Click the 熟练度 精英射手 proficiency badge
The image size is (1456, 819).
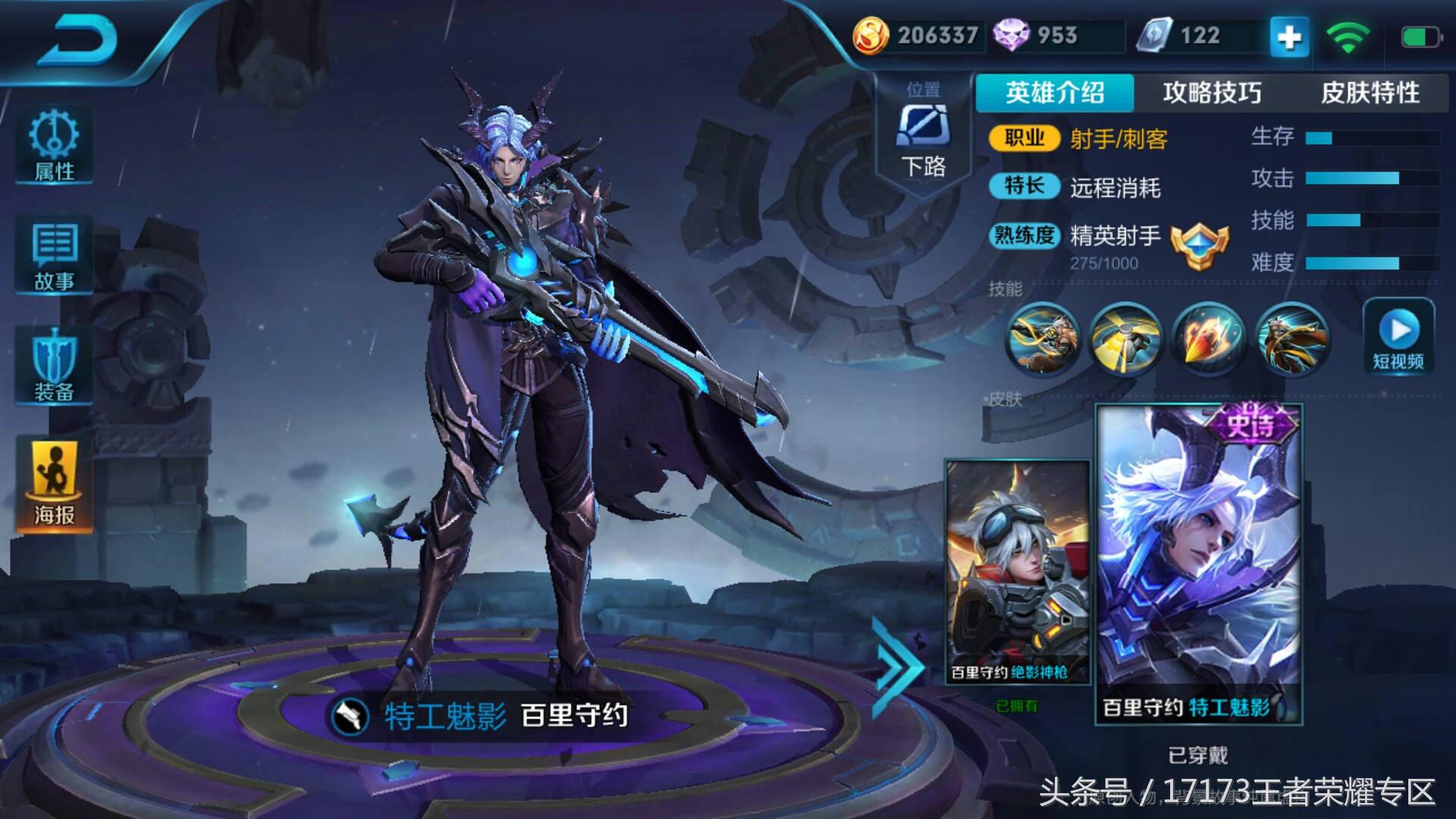1201,247
